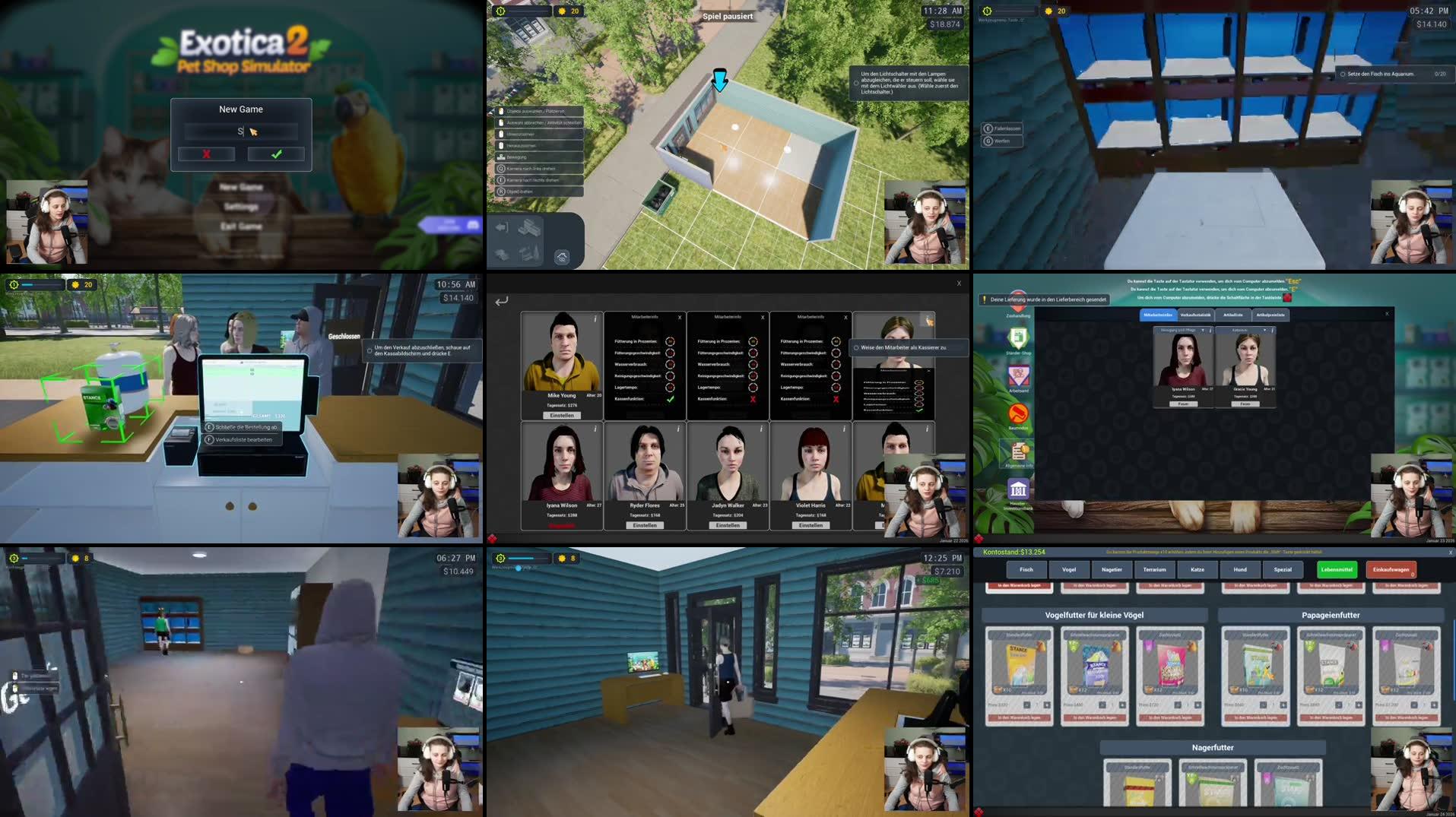Open the Allgemeine Info document icon
Screen dimensions: 1456x817
(1018, 451)
